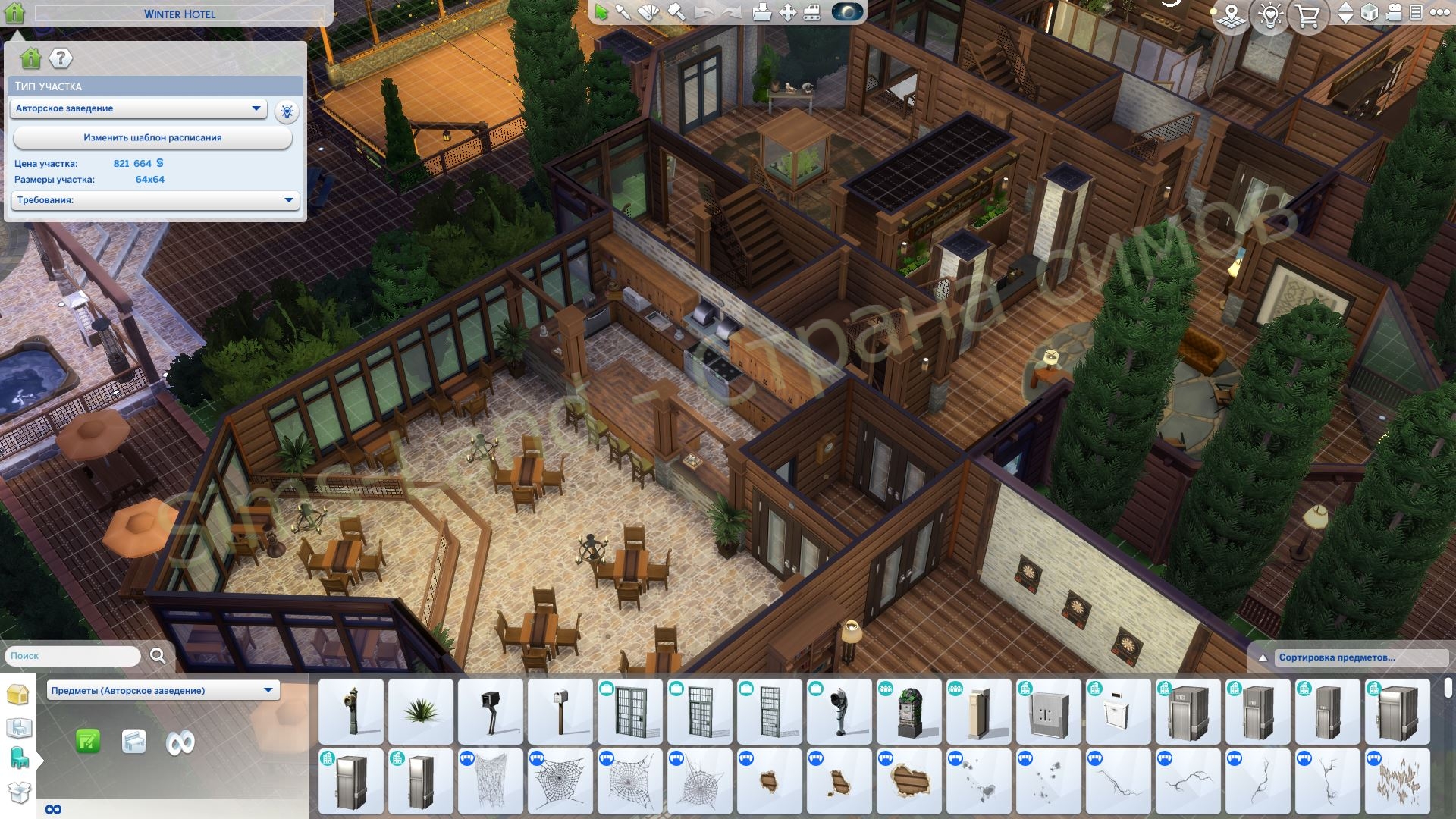Choose the green arrow select tool
Screen dimensions: 1456x819
click(x=601, y=13)
